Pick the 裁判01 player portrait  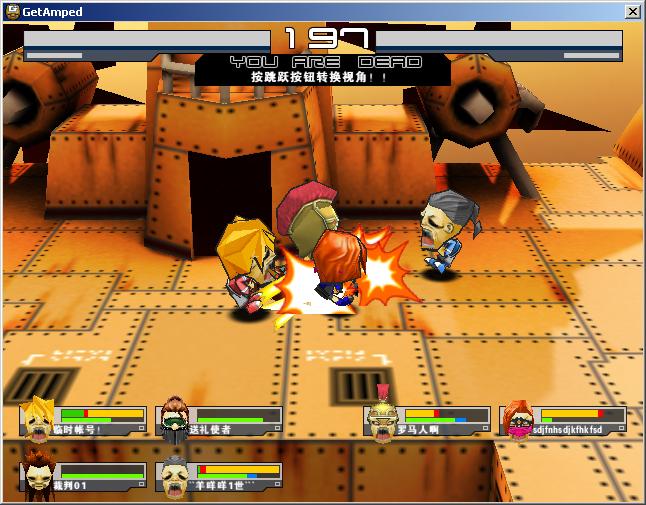[39, 474]
